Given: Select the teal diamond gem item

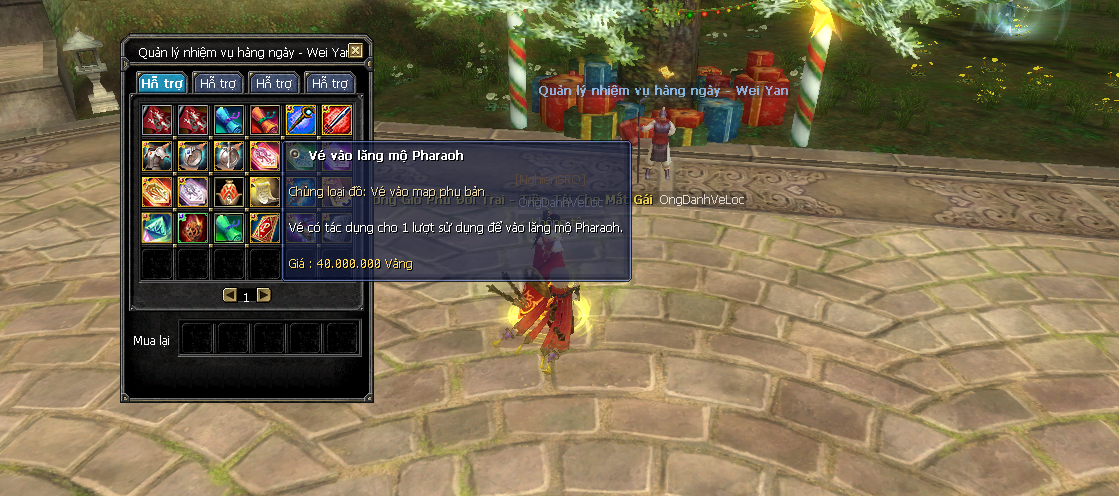Looking at the screenshot, I should click(158, 227).
